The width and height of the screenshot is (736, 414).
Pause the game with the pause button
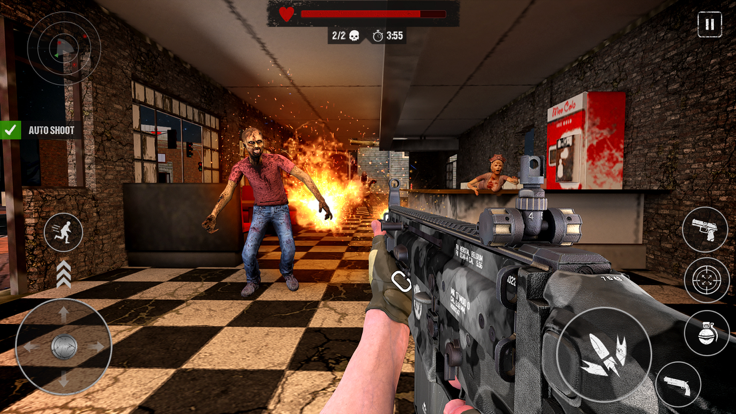(709, 25)
